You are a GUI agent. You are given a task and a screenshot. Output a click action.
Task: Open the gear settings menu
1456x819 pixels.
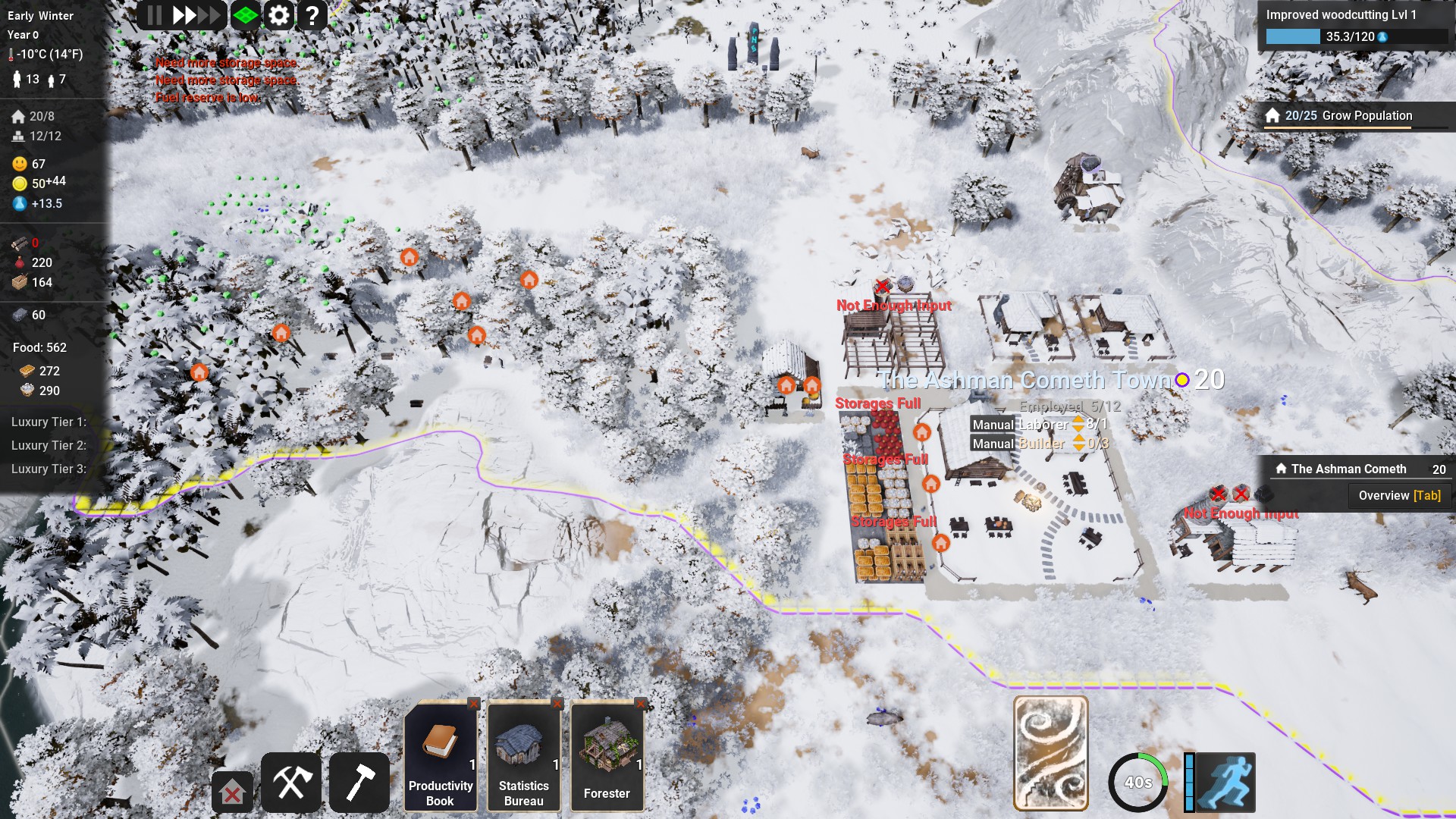pyautogui.click(x=279, y=15)
